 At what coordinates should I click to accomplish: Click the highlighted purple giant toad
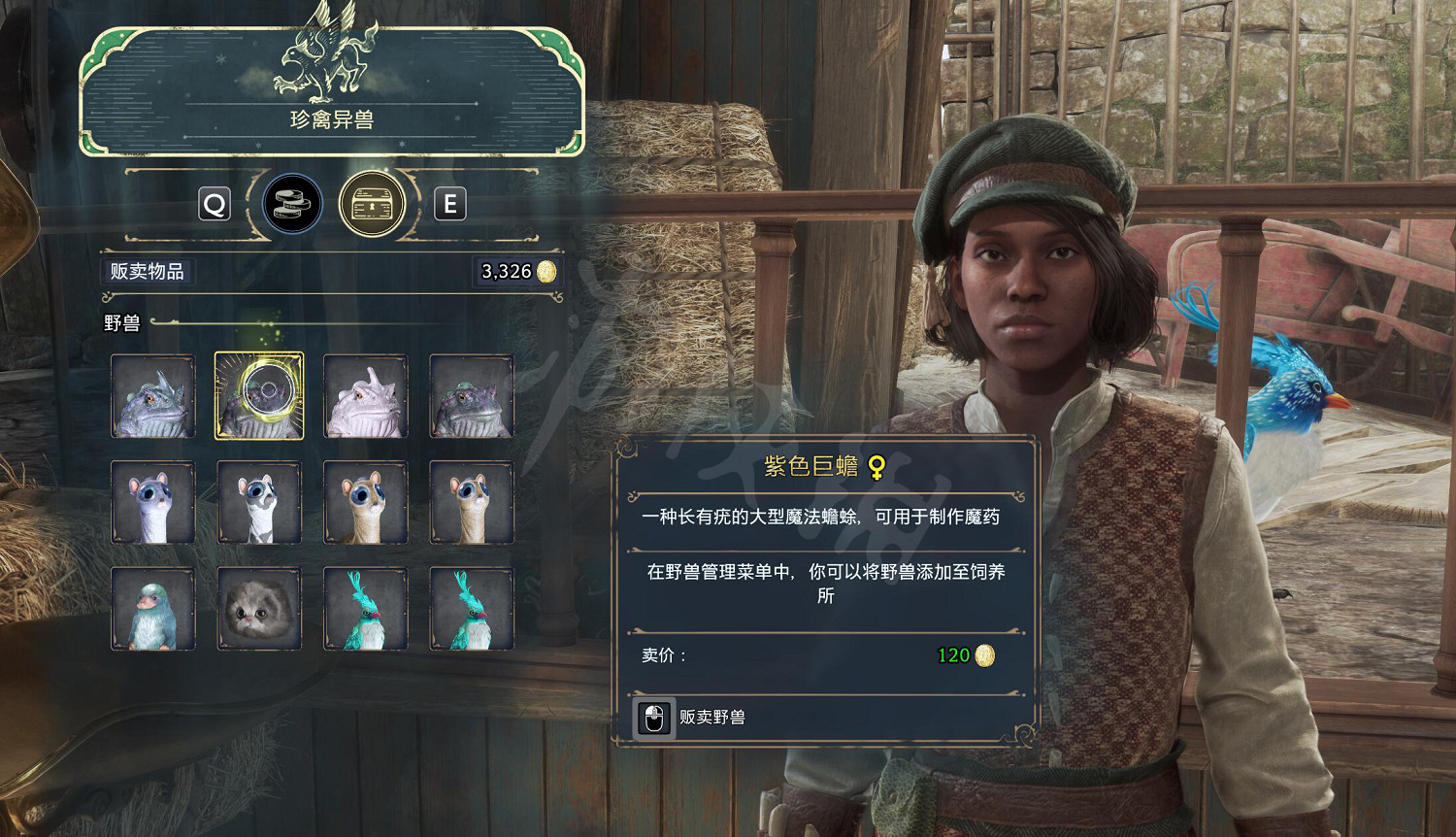point(259,396)
